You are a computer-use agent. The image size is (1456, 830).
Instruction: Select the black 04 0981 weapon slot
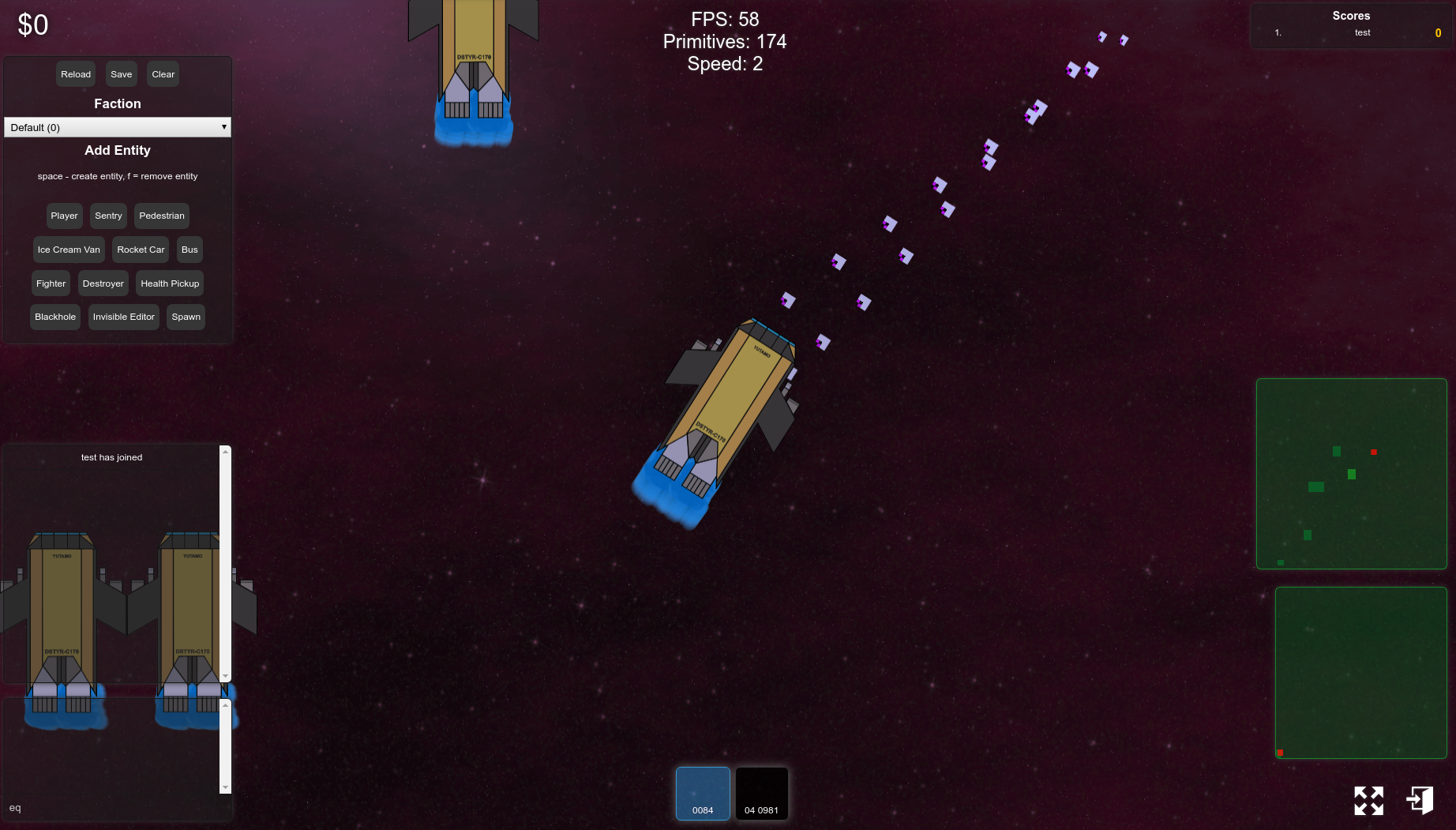[x=761, y=793]
